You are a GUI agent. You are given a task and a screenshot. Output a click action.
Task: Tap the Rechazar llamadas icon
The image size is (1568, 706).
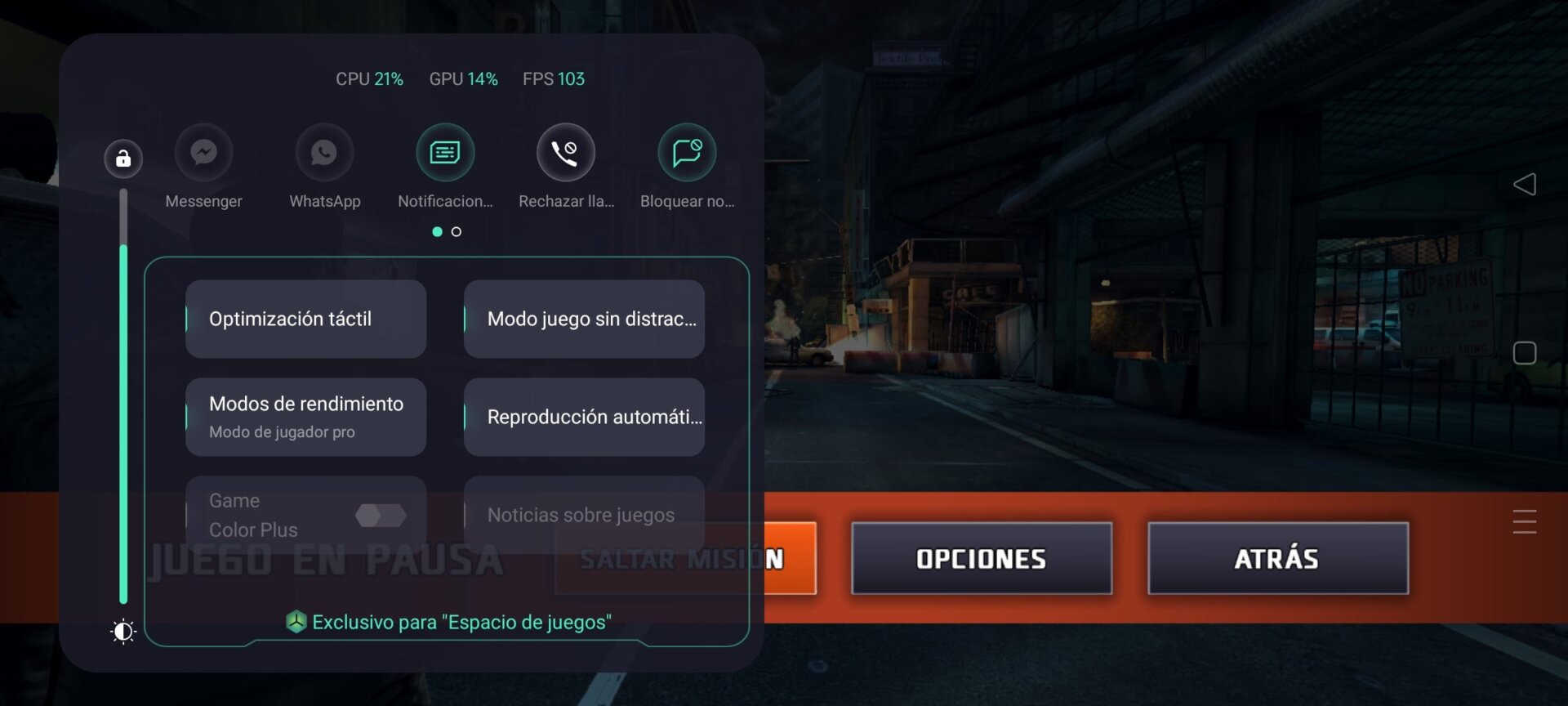(x=565, y=152)
